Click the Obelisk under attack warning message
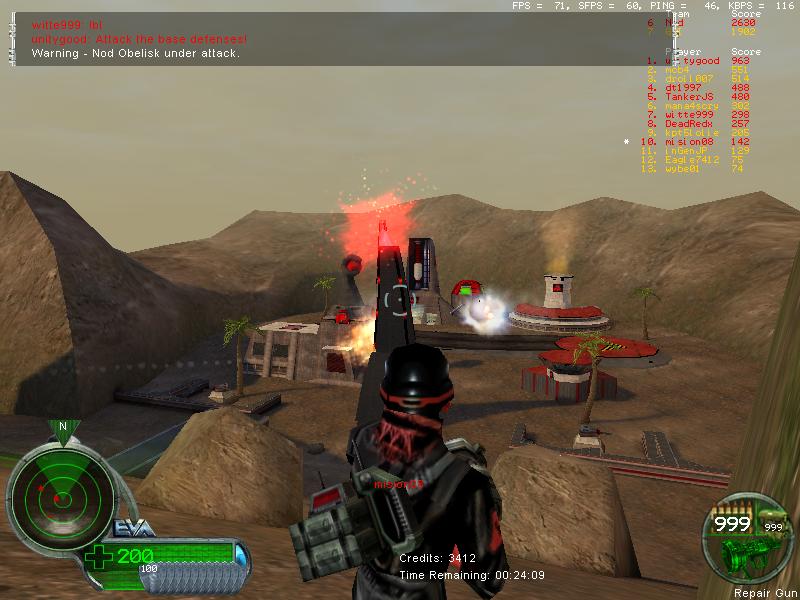 136,52
